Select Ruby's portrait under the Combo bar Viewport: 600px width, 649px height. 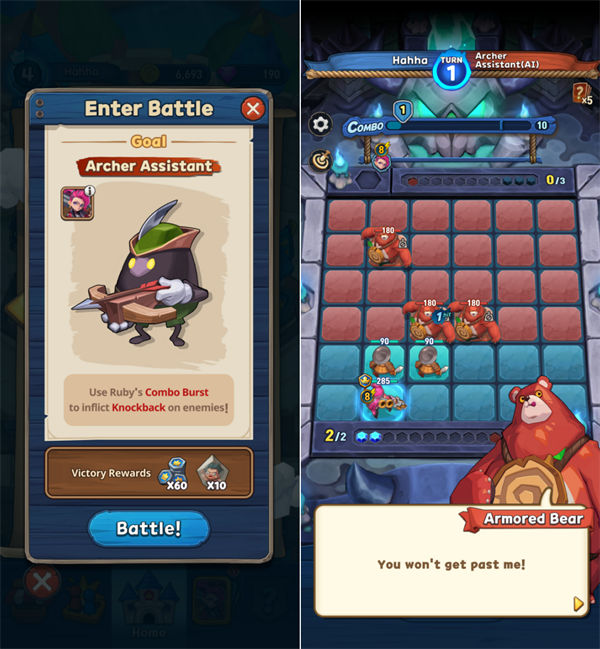click(382, 160)
